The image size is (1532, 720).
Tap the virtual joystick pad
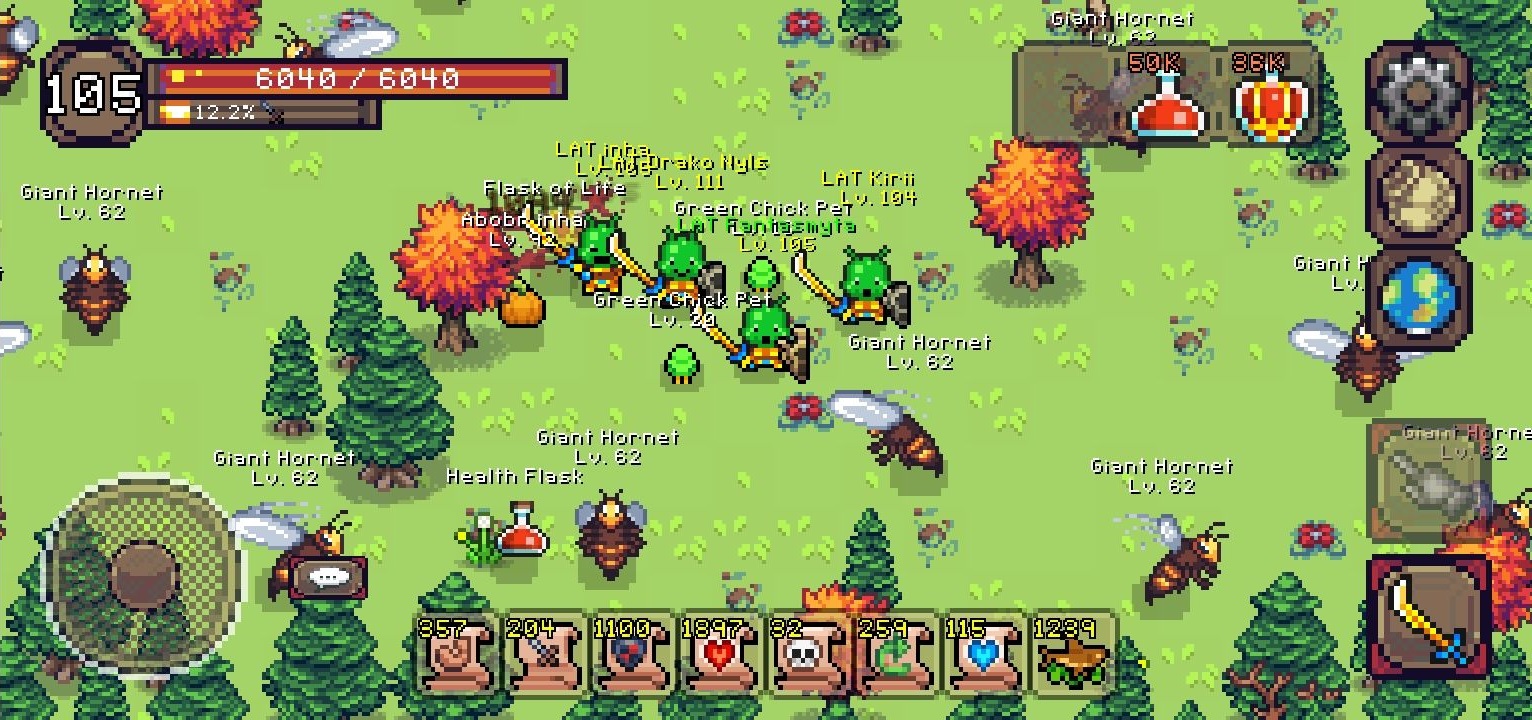(x=142, y=575)
